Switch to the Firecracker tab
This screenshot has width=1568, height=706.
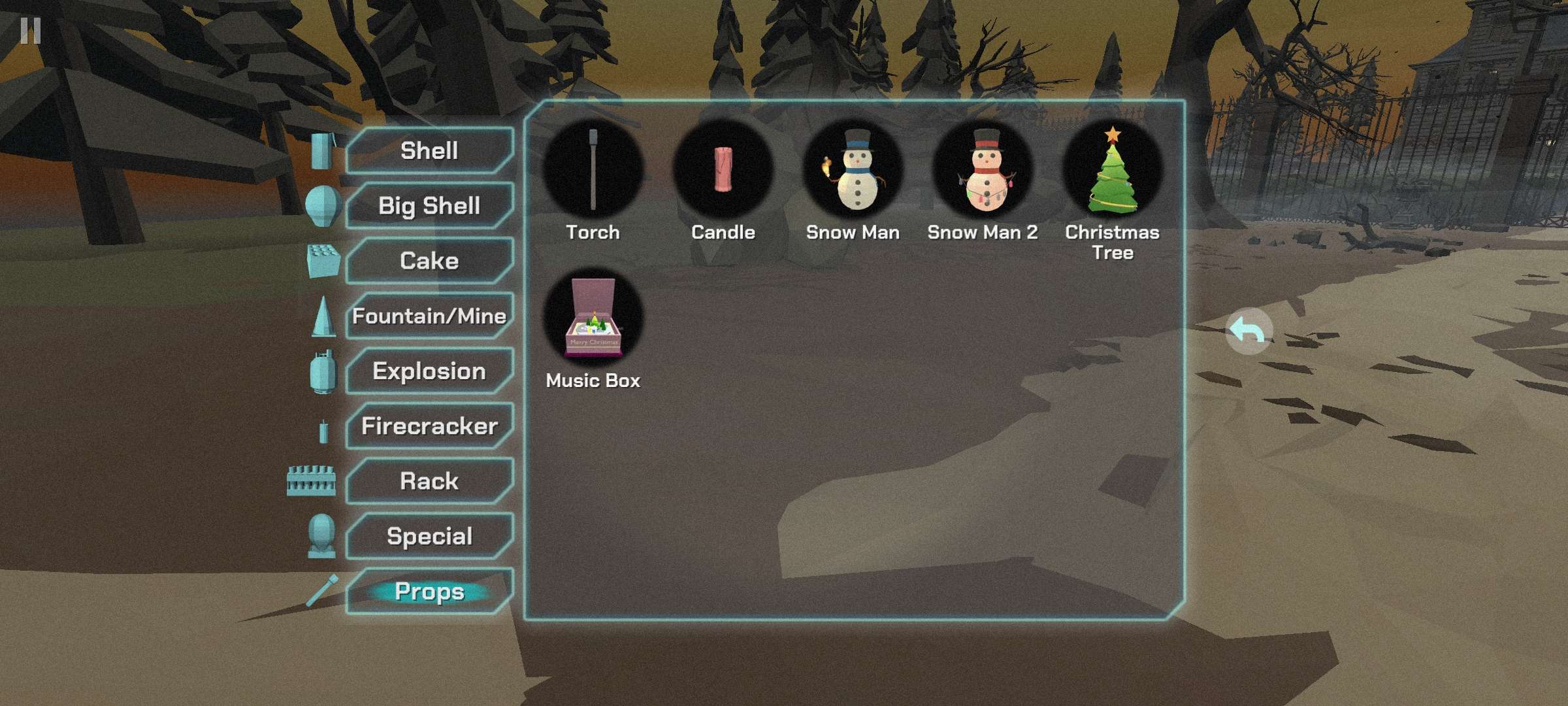[429, 426]
